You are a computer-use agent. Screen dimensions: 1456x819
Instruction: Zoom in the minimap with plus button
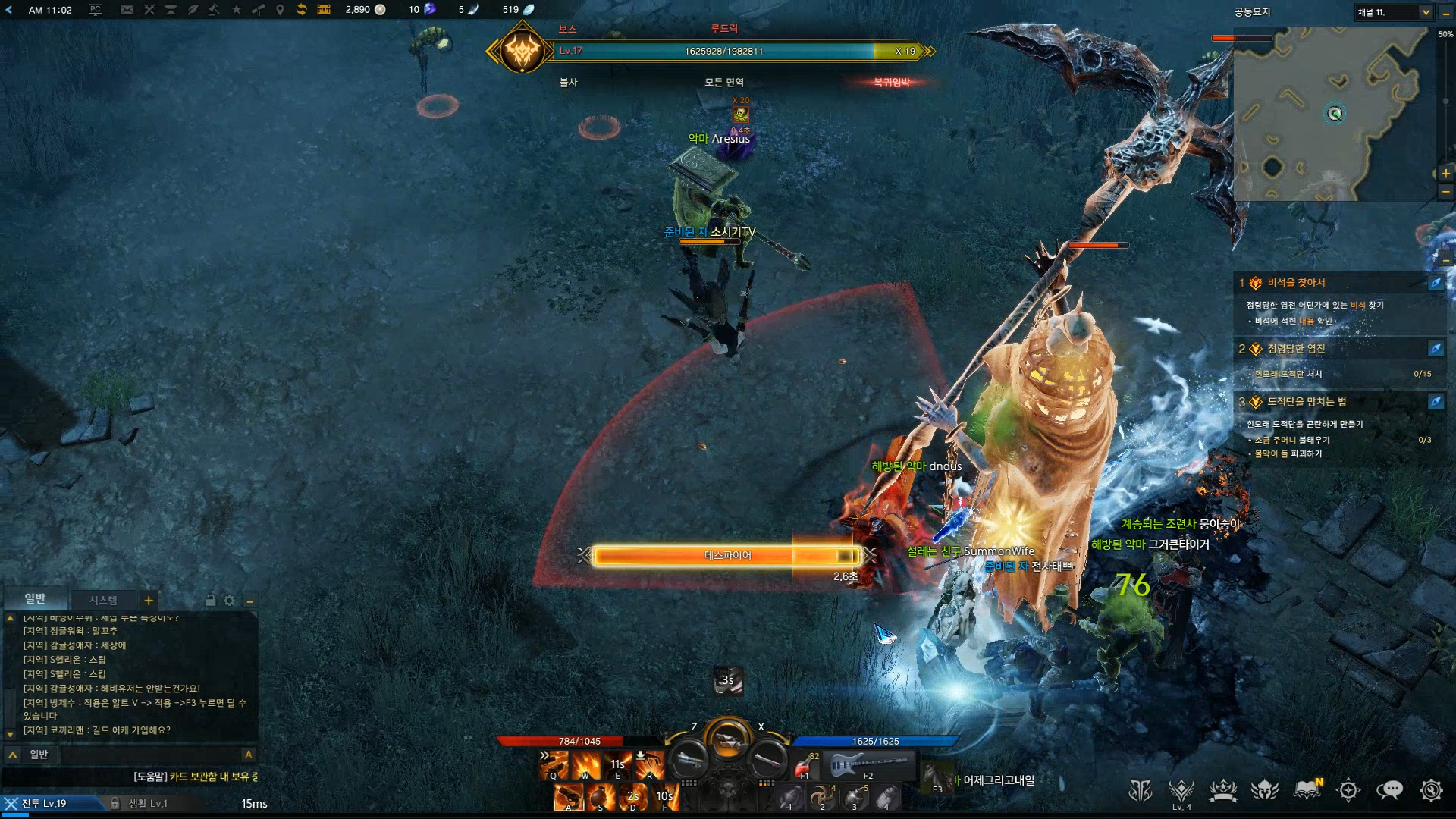click(1445, 174)
